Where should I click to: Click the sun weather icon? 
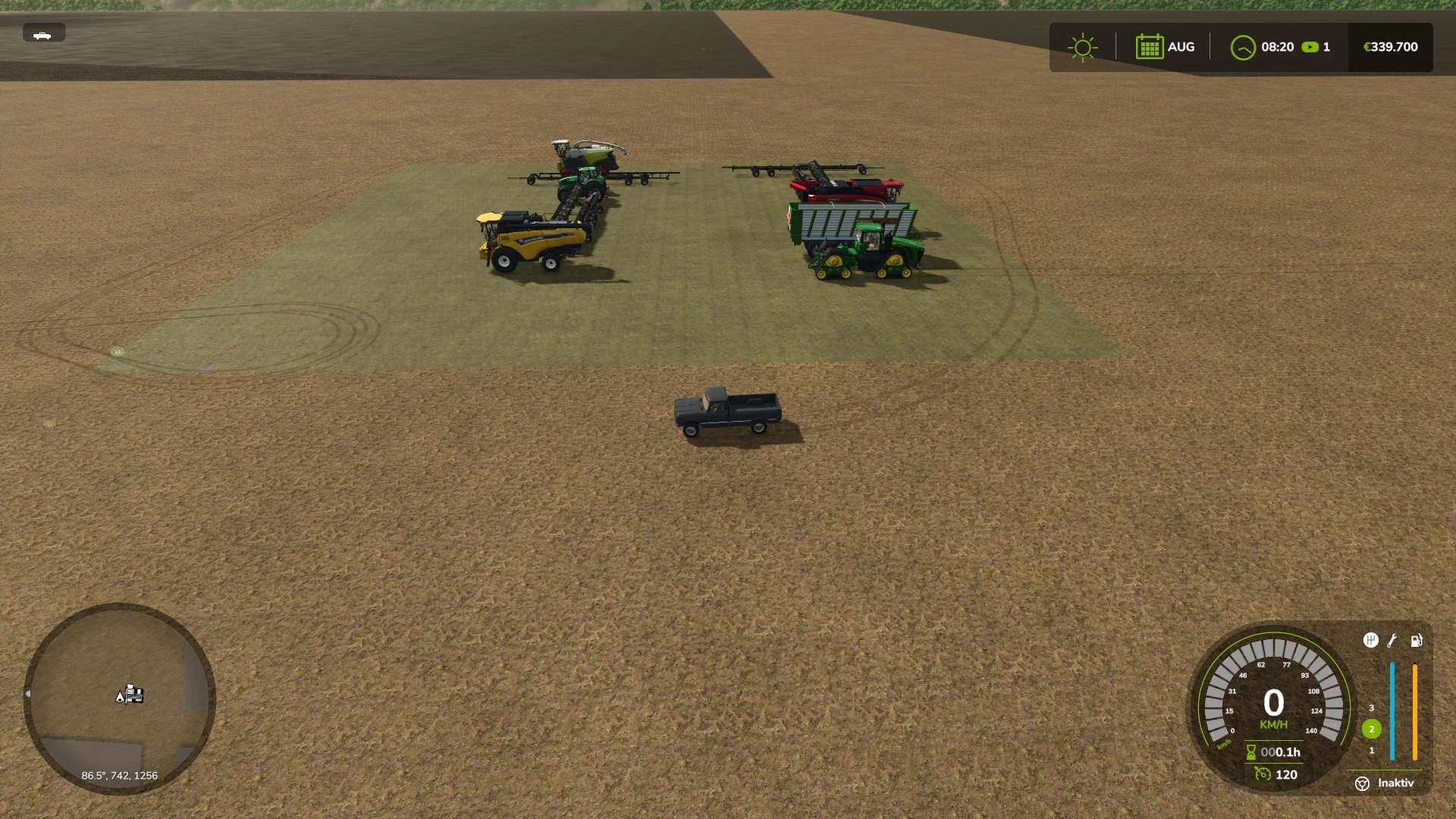pos(1082,46)
